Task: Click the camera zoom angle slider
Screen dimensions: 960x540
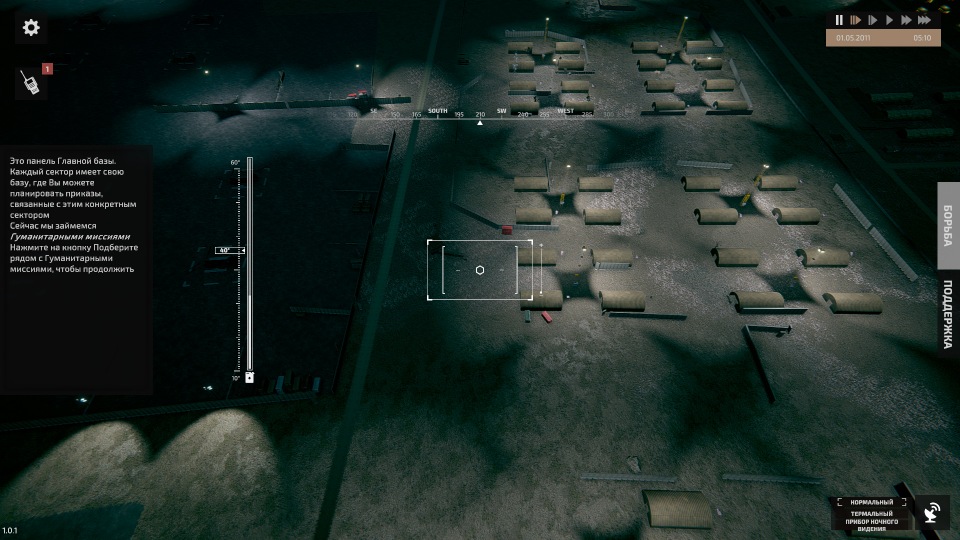Action: point(249,270)
